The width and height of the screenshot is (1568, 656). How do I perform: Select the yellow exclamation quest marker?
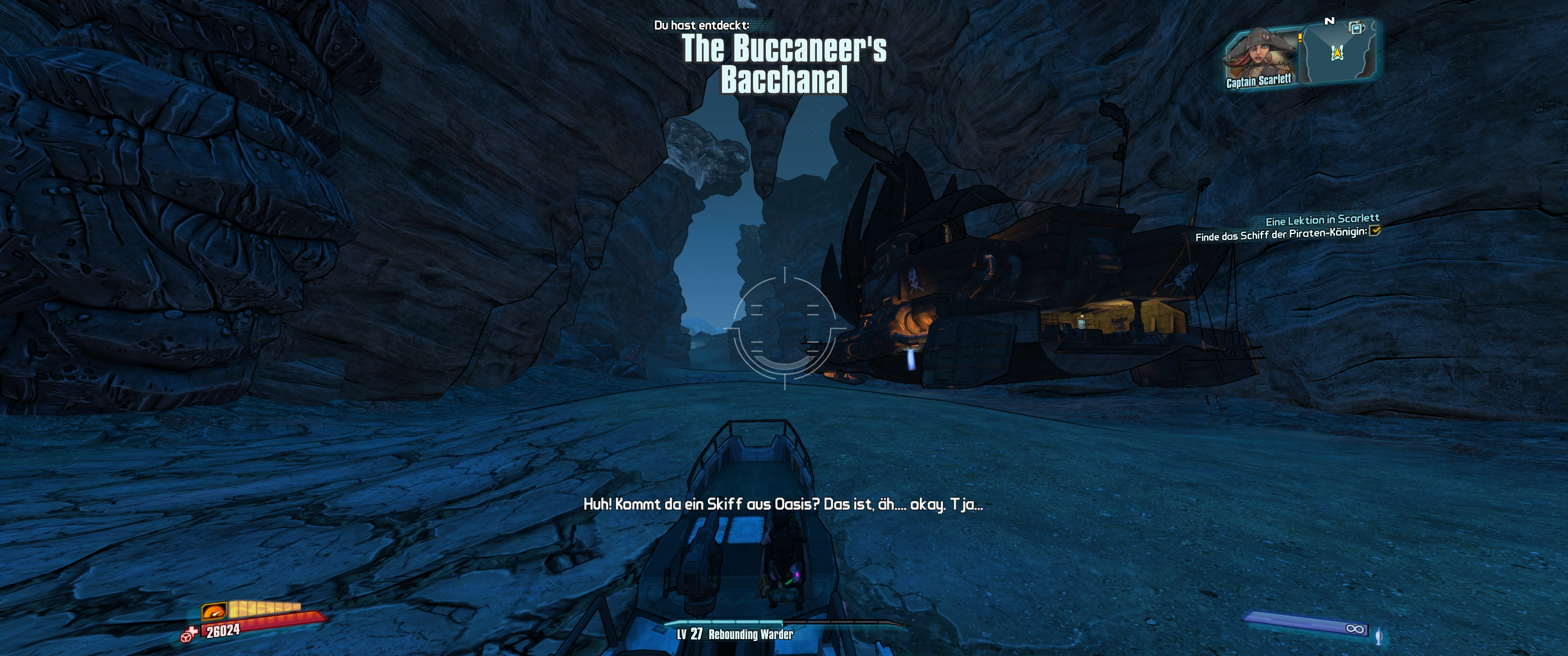[1300, 38]
